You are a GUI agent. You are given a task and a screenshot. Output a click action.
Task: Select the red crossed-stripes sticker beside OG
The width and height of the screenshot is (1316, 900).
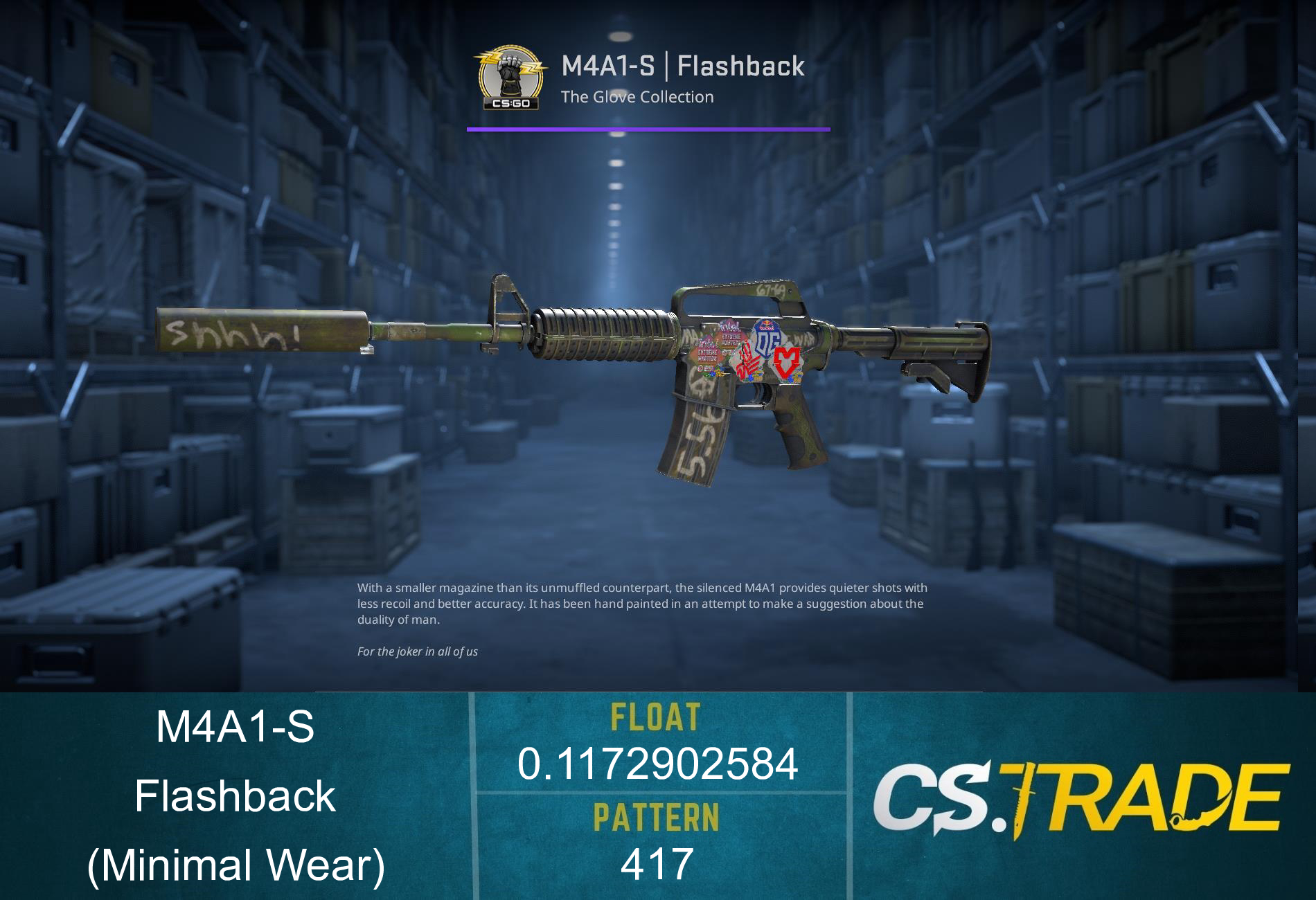pyautogui.click(x=748, y=359)
